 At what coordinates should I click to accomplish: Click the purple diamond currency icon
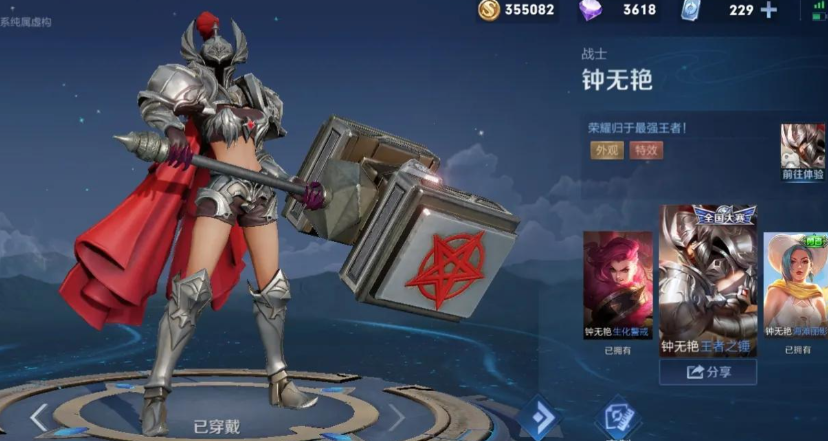(x=592, y=10)
